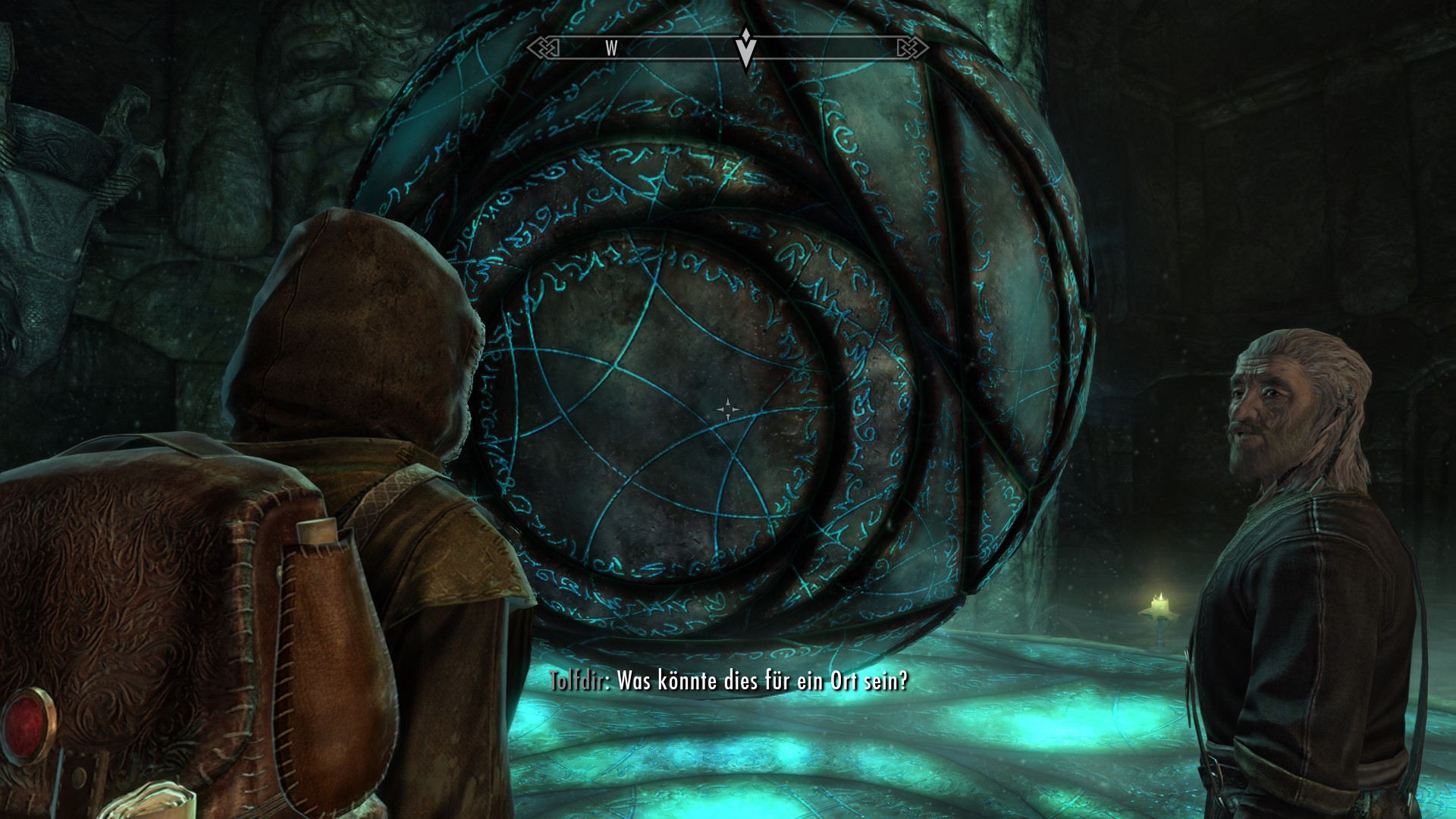Select the West indicator on the compass bar
Screen dimensions: 1456x819
pos(611,49)
